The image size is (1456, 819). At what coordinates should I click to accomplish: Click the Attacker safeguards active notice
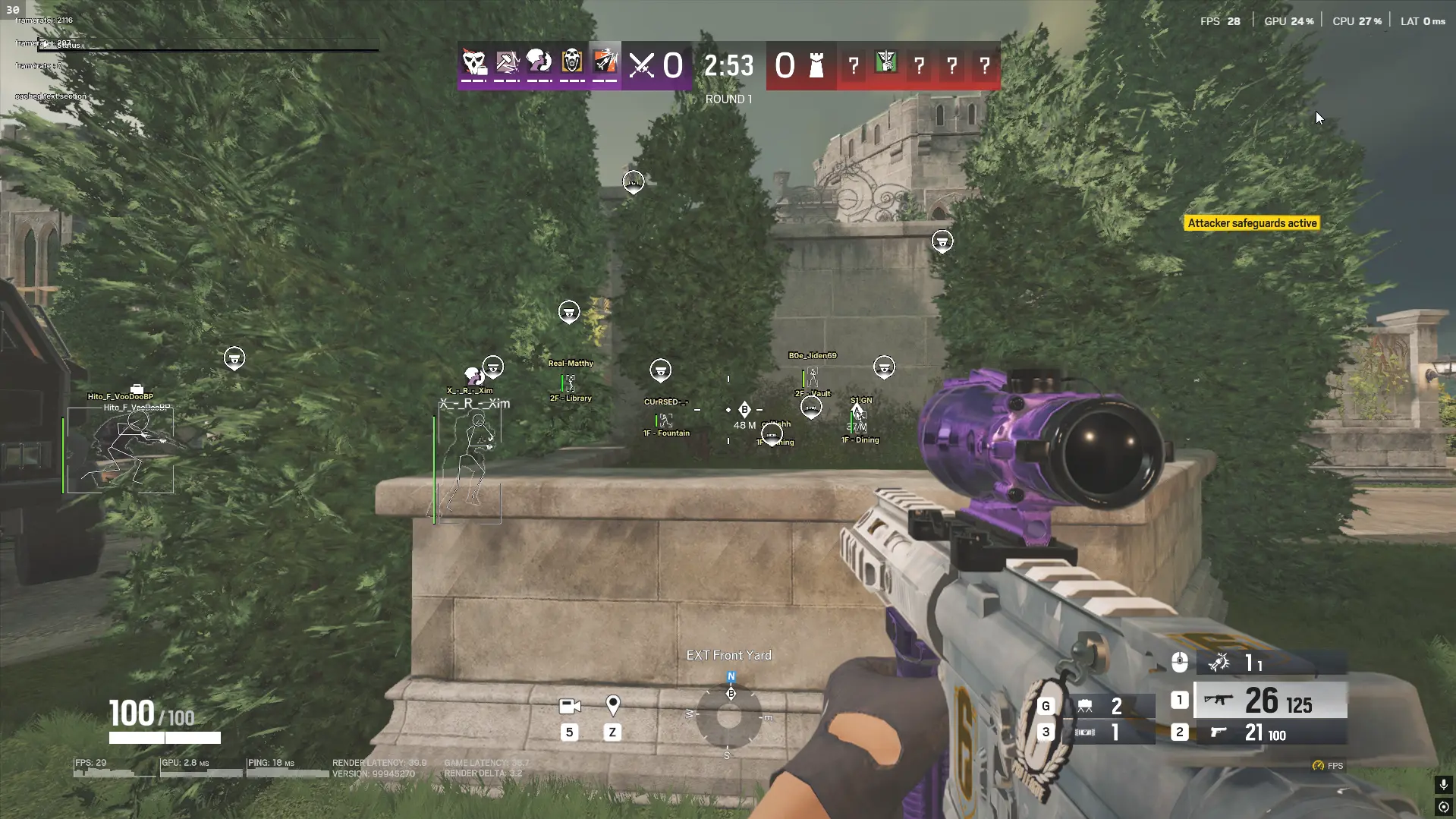pyautogui.click(x=1252, y=223)
